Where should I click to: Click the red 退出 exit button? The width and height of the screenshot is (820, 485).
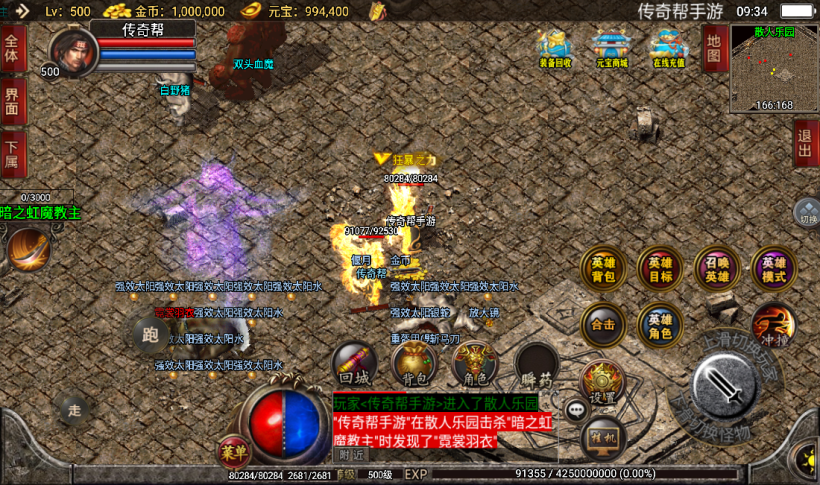coord(806,143)
